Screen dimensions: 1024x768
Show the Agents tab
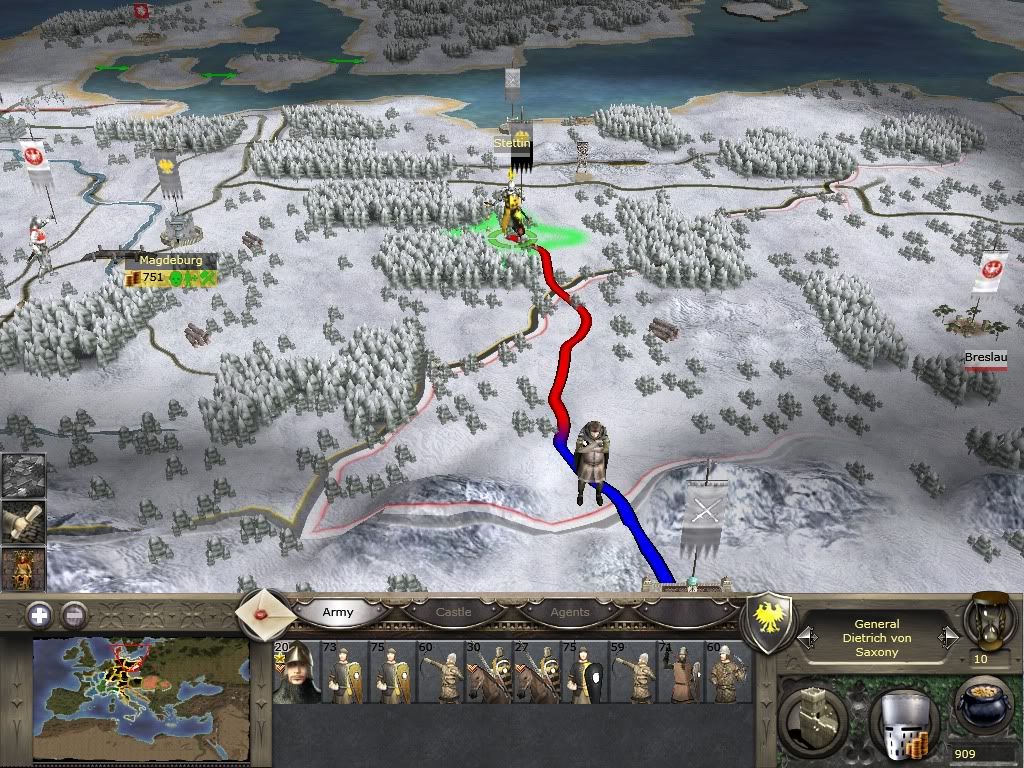pos(570,612)
